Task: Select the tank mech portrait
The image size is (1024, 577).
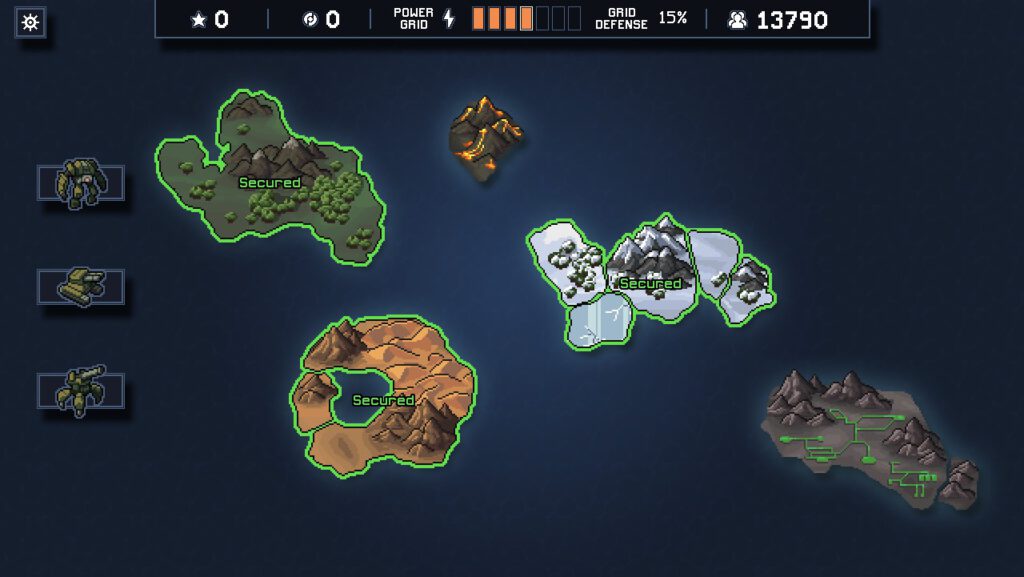Action: click(81, 287)
